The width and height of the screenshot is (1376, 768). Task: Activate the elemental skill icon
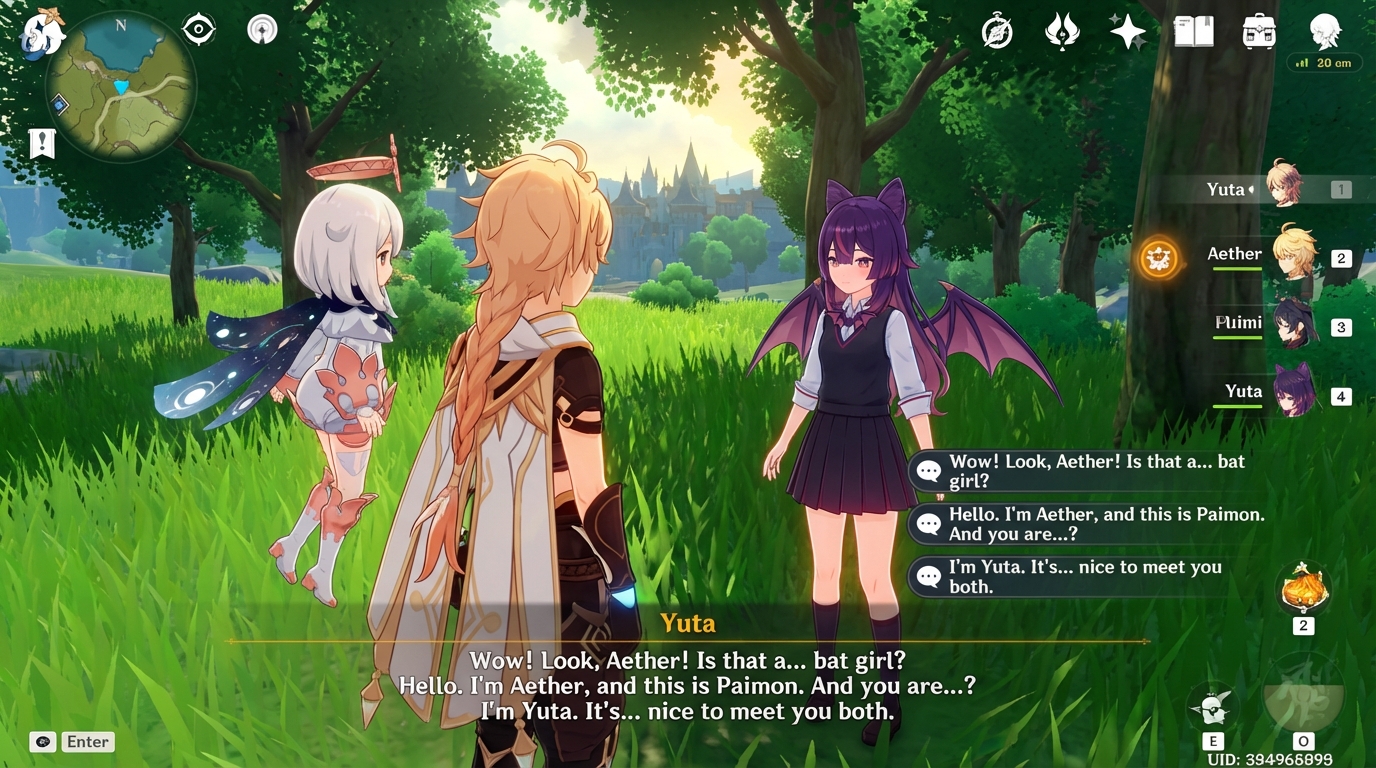1212,708
